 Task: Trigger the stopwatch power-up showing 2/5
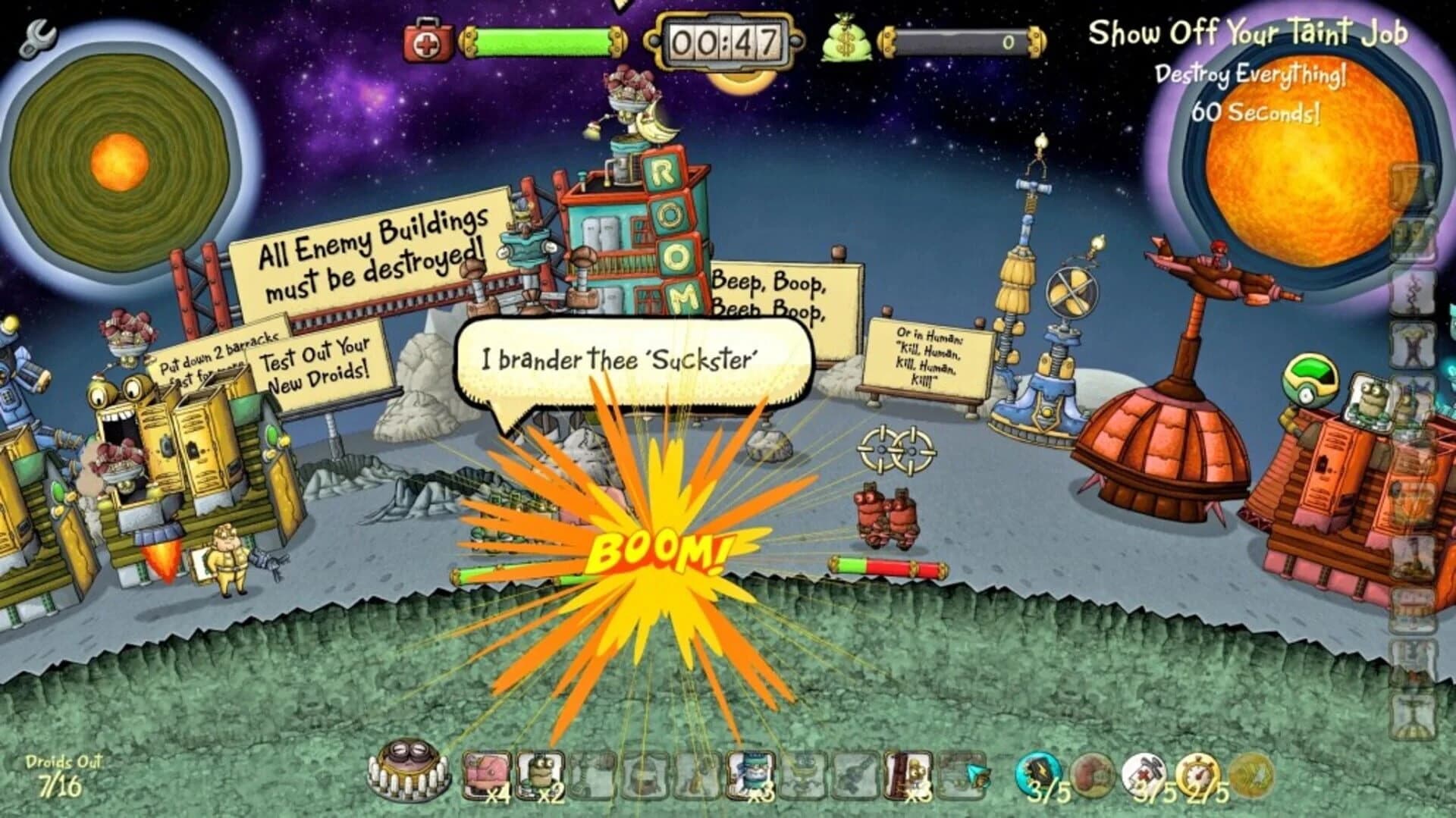point(1198,773)
